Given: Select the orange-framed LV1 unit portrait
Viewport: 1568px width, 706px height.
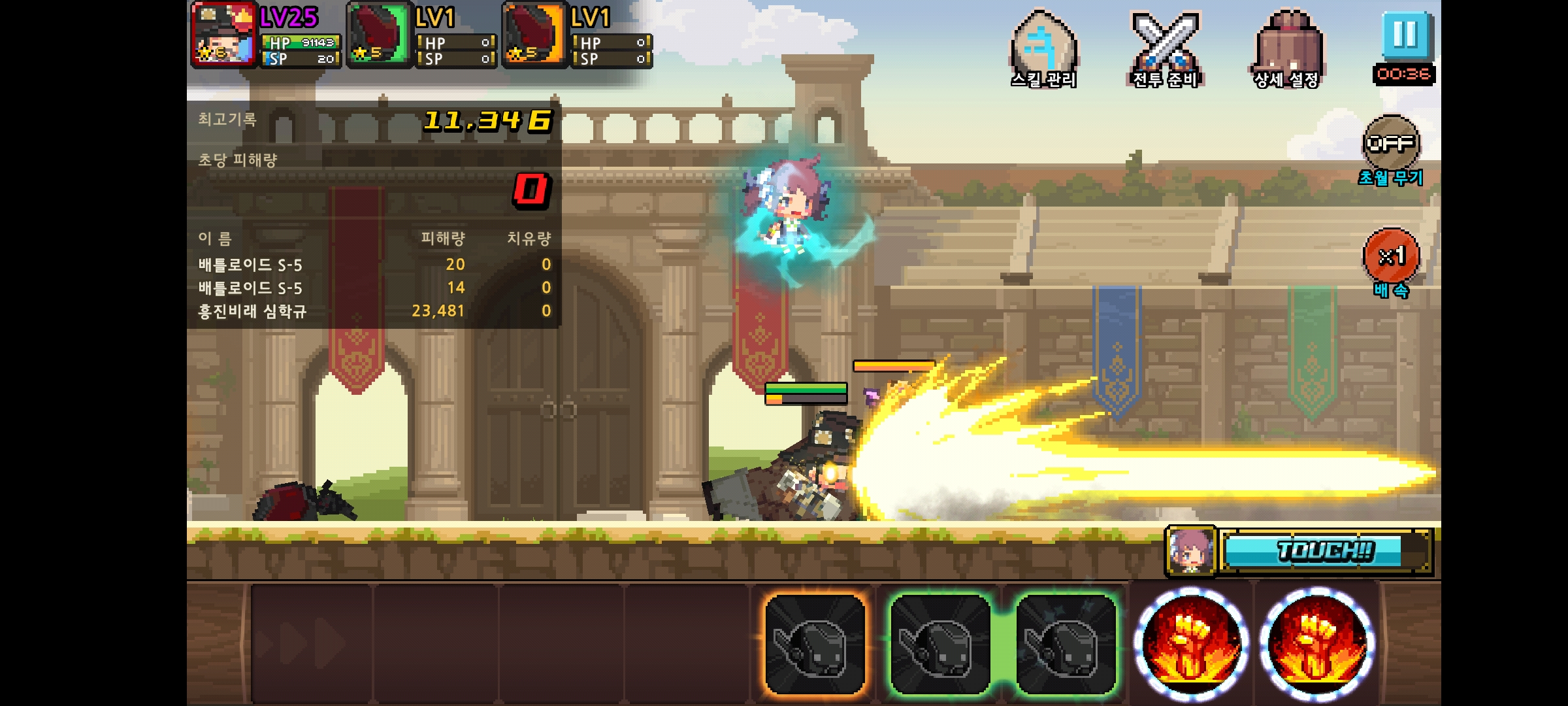Looking at the screenshot, I should point(534,35).
